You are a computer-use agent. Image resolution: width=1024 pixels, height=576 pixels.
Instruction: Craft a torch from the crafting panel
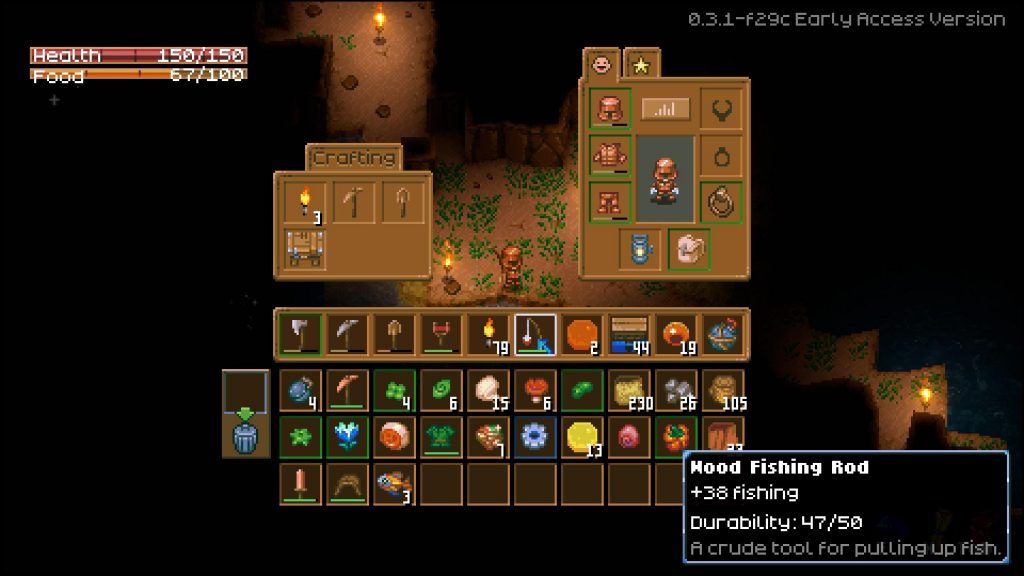pyautogui.click(x=304, y=203)
